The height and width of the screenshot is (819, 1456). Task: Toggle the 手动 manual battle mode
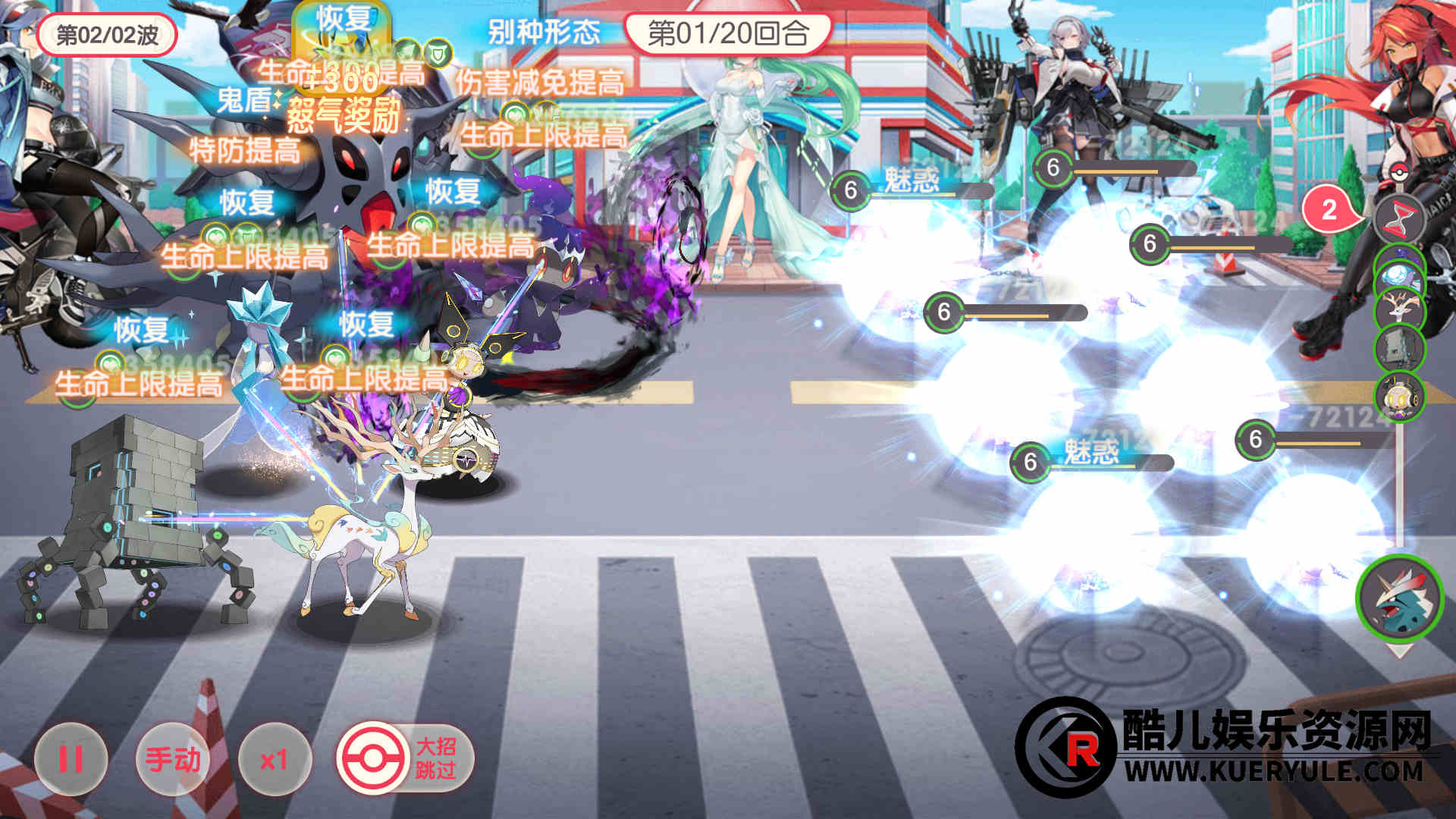173,759
